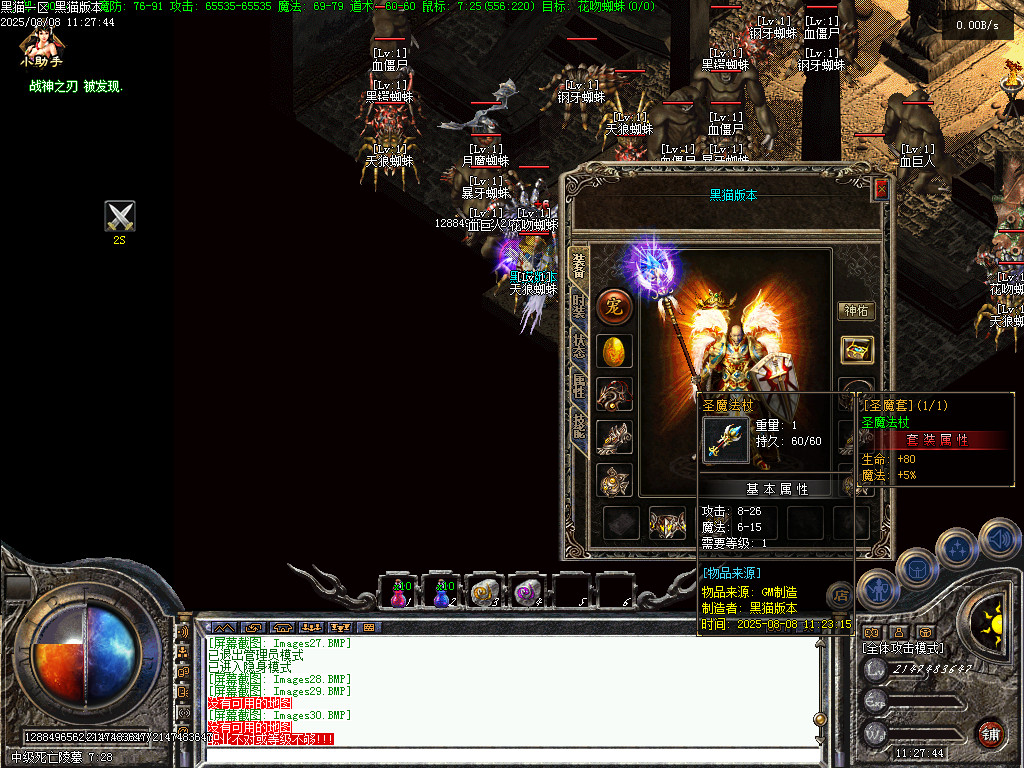This screenshot has width=1024, height=768.
Task: Select the golden egg equipment slot
Action: [x=614, y=351]
